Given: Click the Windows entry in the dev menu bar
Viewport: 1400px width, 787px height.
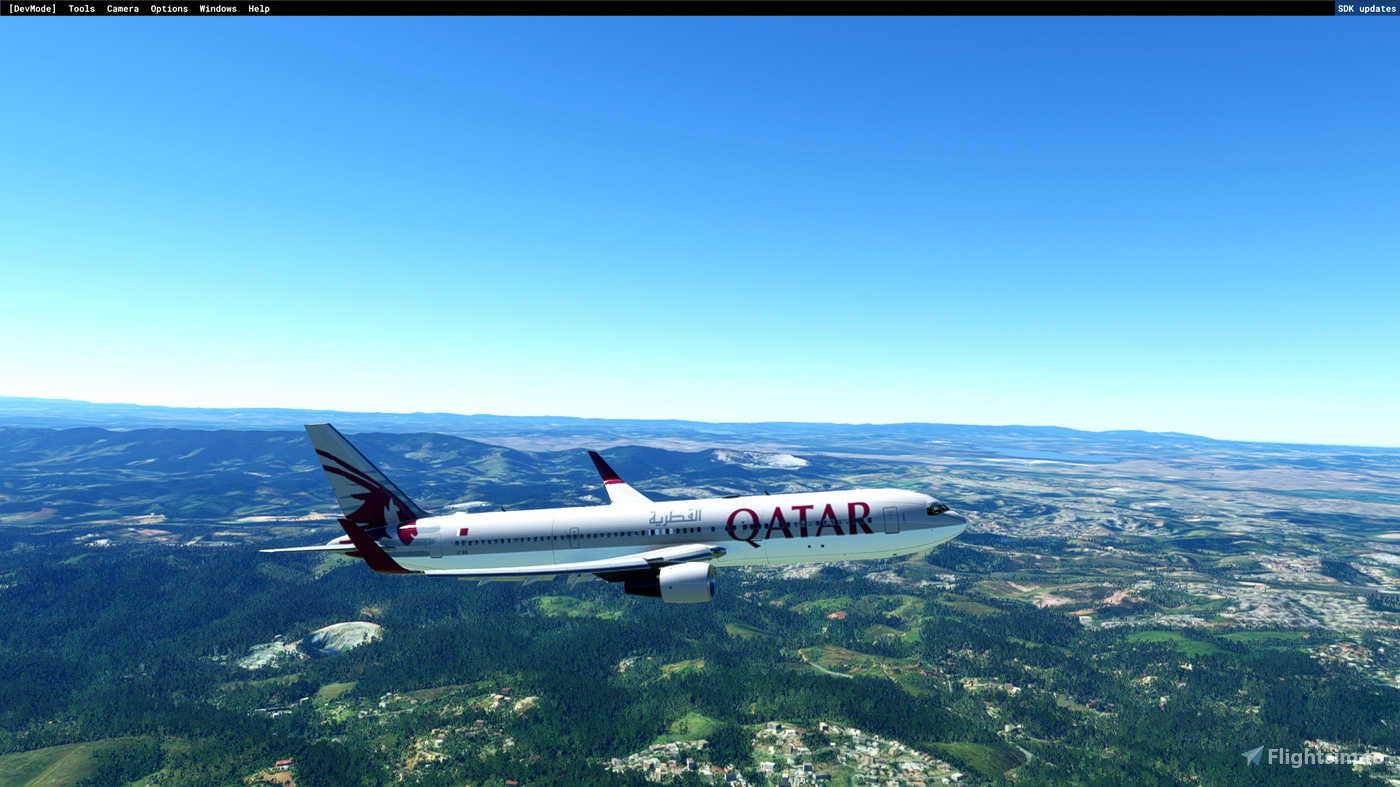Looking at the screenshot, I should pos(218,7).
